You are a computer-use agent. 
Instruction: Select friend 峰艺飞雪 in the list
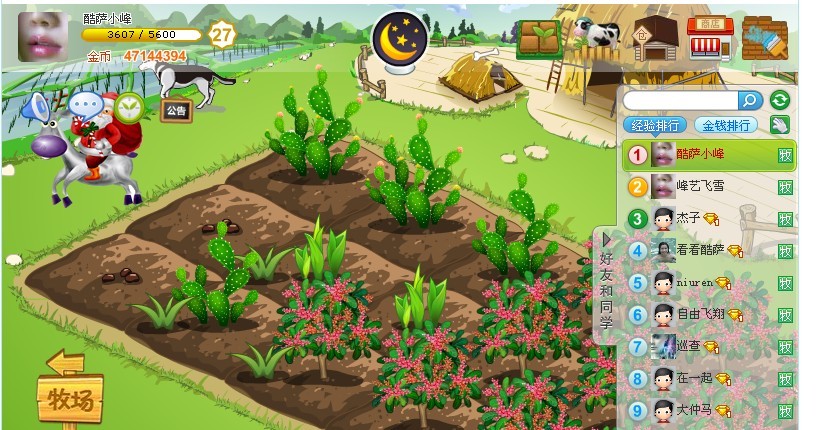[x=700, y=186]
